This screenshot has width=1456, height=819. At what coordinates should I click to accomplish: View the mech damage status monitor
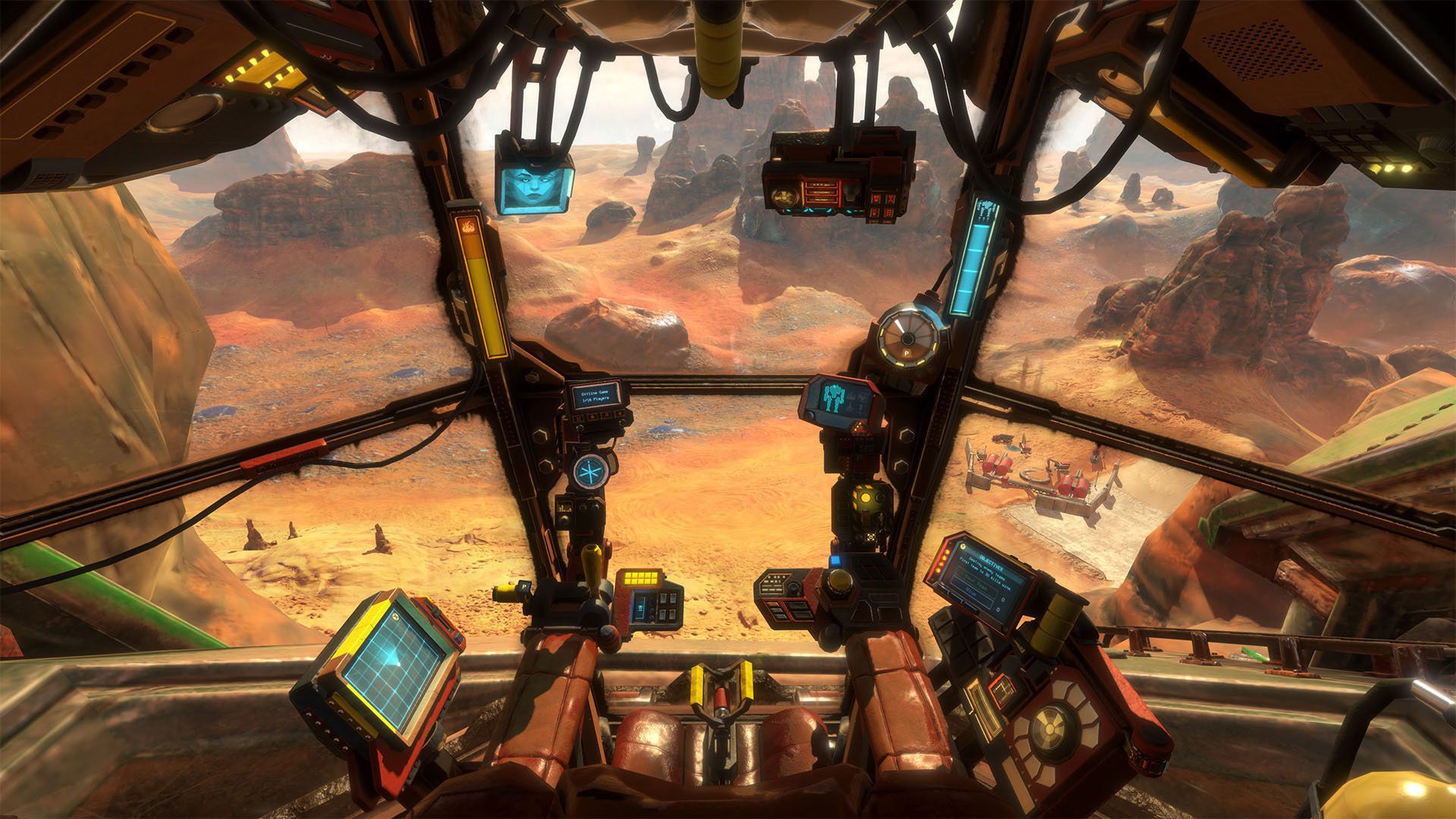click(843, 397)
